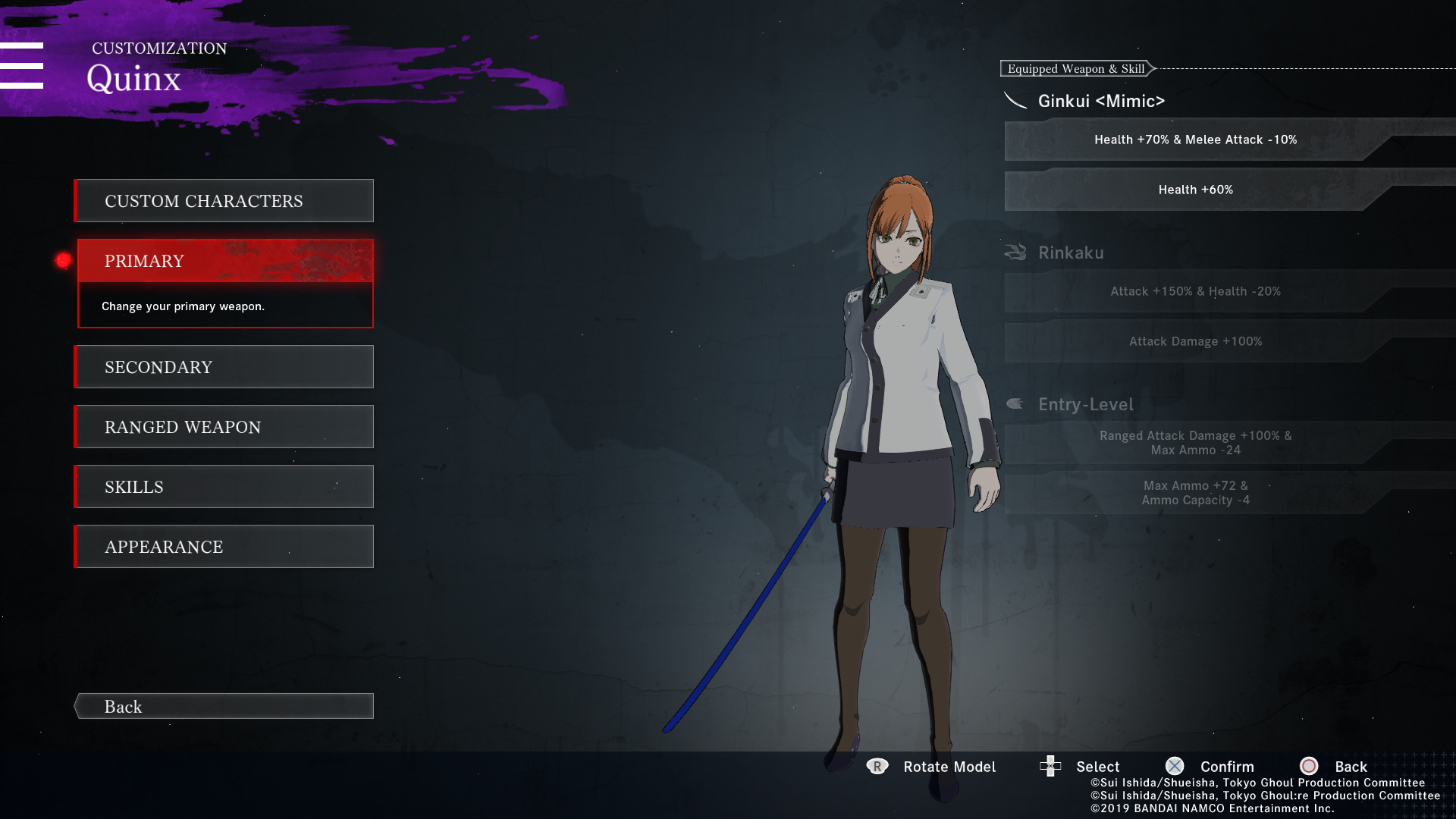Image resolution: width=1456 pixels, height=819 pixels.
Task: Select the Rinkaku weapon header
Action: [1070, 253]
